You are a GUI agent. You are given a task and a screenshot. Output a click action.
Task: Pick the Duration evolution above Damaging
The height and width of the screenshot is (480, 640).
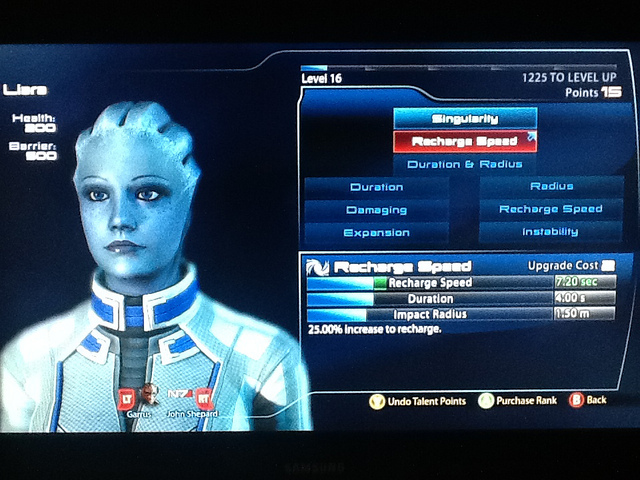tap(377, 187)
